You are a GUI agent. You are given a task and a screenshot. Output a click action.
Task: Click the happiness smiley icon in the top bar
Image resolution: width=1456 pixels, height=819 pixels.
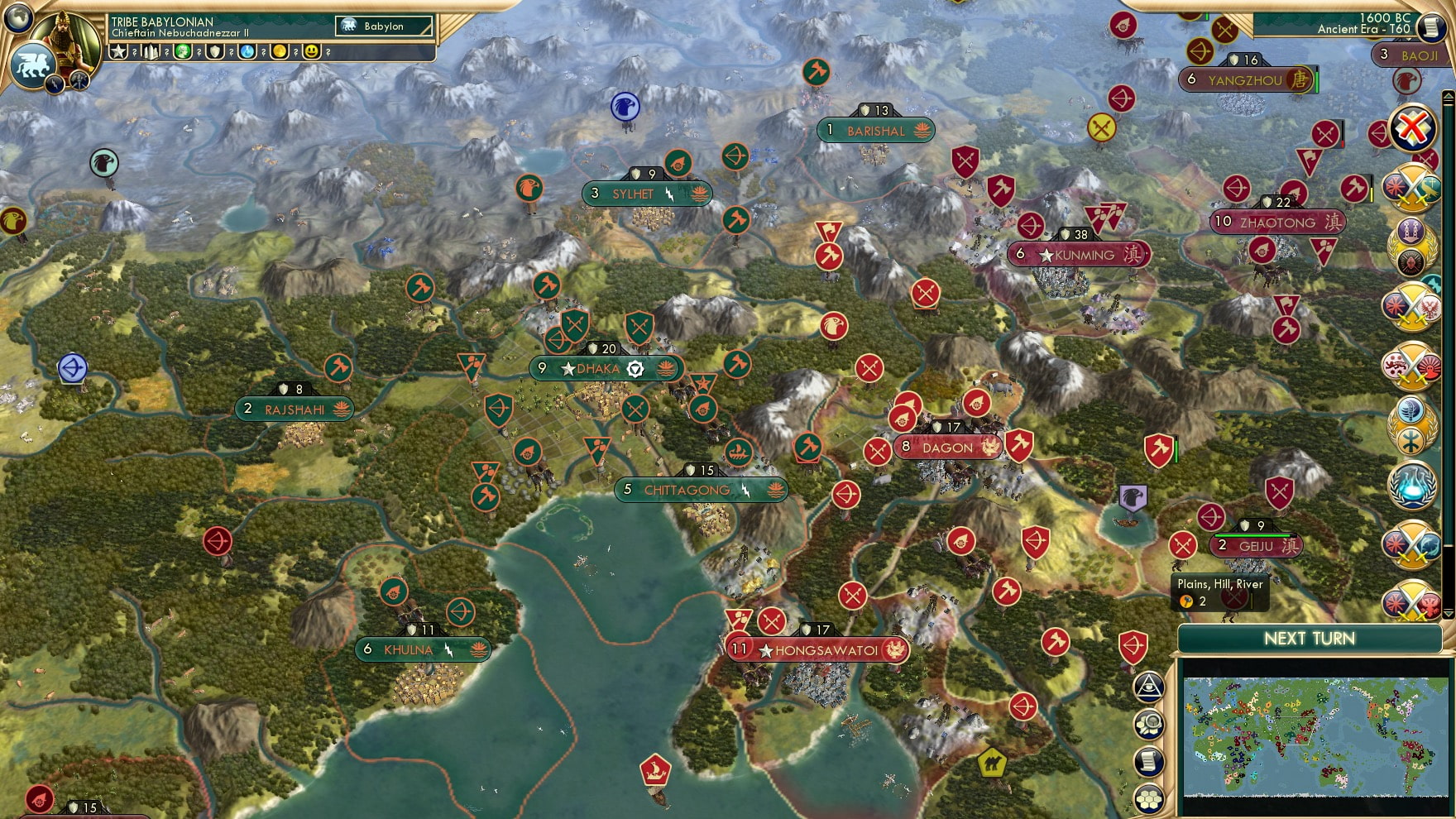pyautogui.click(x=313, y=52)
